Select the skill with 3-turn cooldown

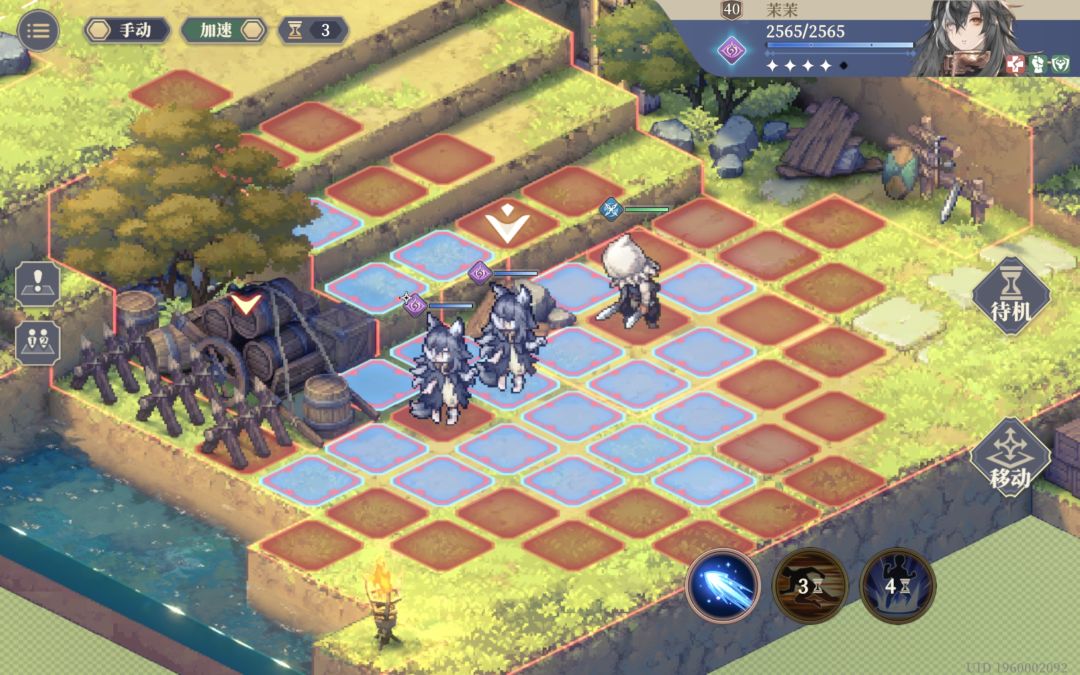tap(810, 586)
